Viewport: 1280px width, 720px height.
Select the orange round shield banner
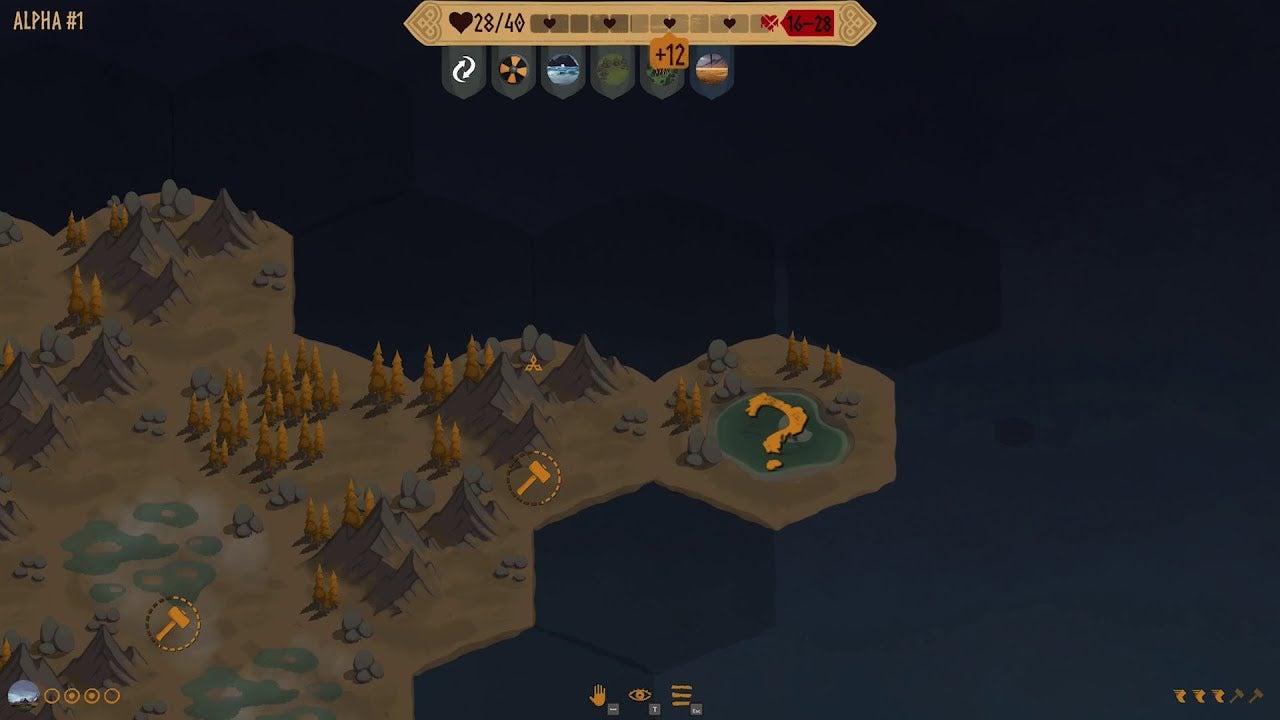click(513, 70)
